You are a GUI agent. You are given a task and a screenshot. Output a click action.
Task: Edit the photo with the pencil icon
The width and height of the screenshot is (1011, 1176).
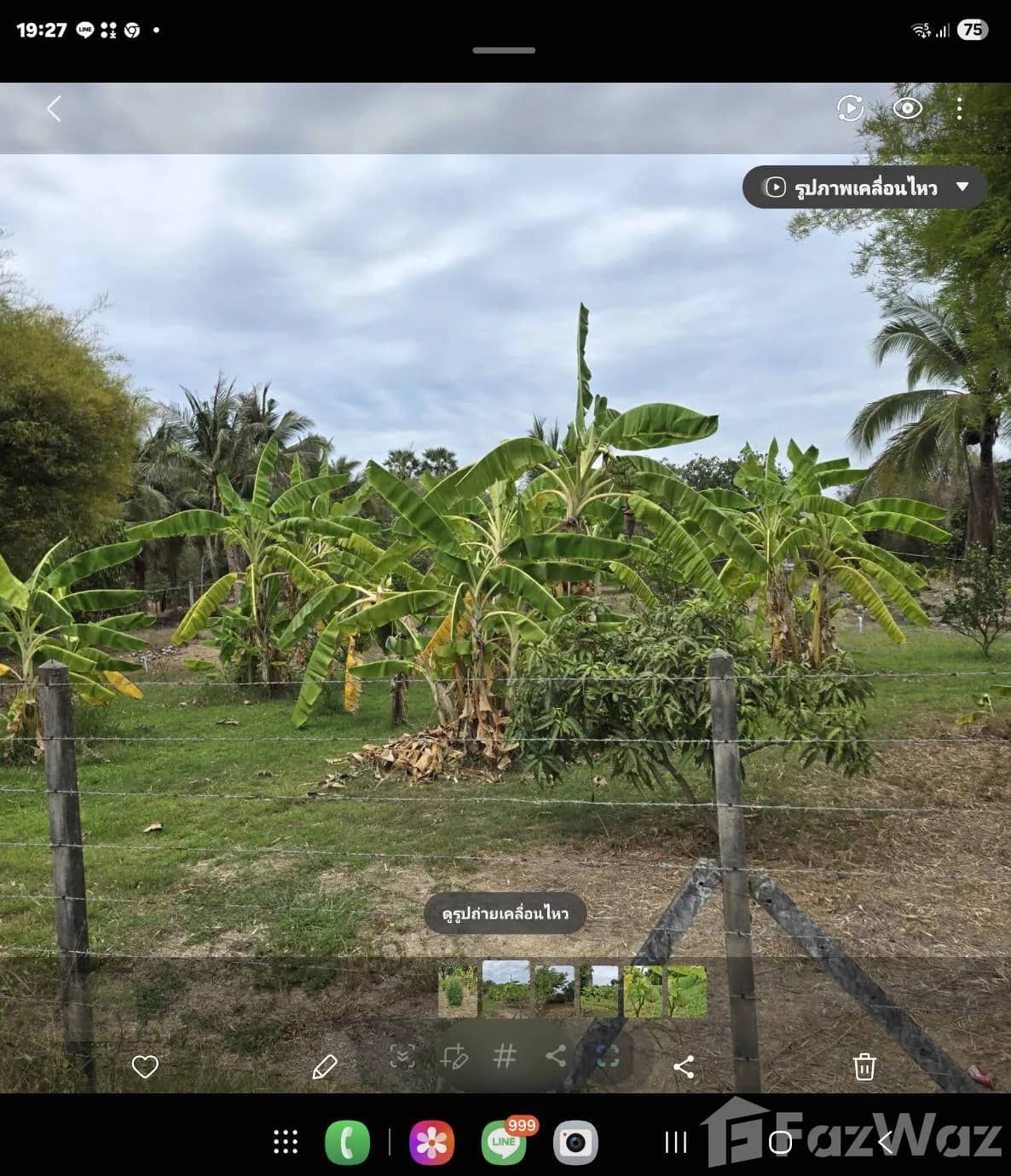tap(325, 1066)
